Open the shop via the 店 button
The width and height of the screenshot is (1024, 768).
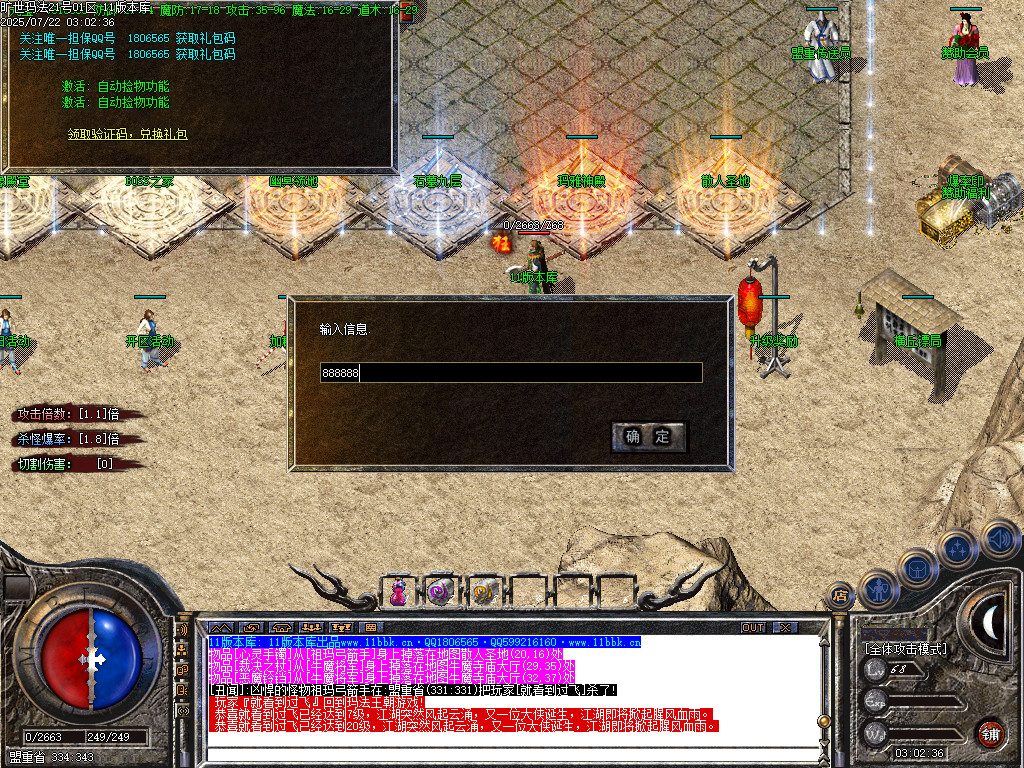click(838, 597)
